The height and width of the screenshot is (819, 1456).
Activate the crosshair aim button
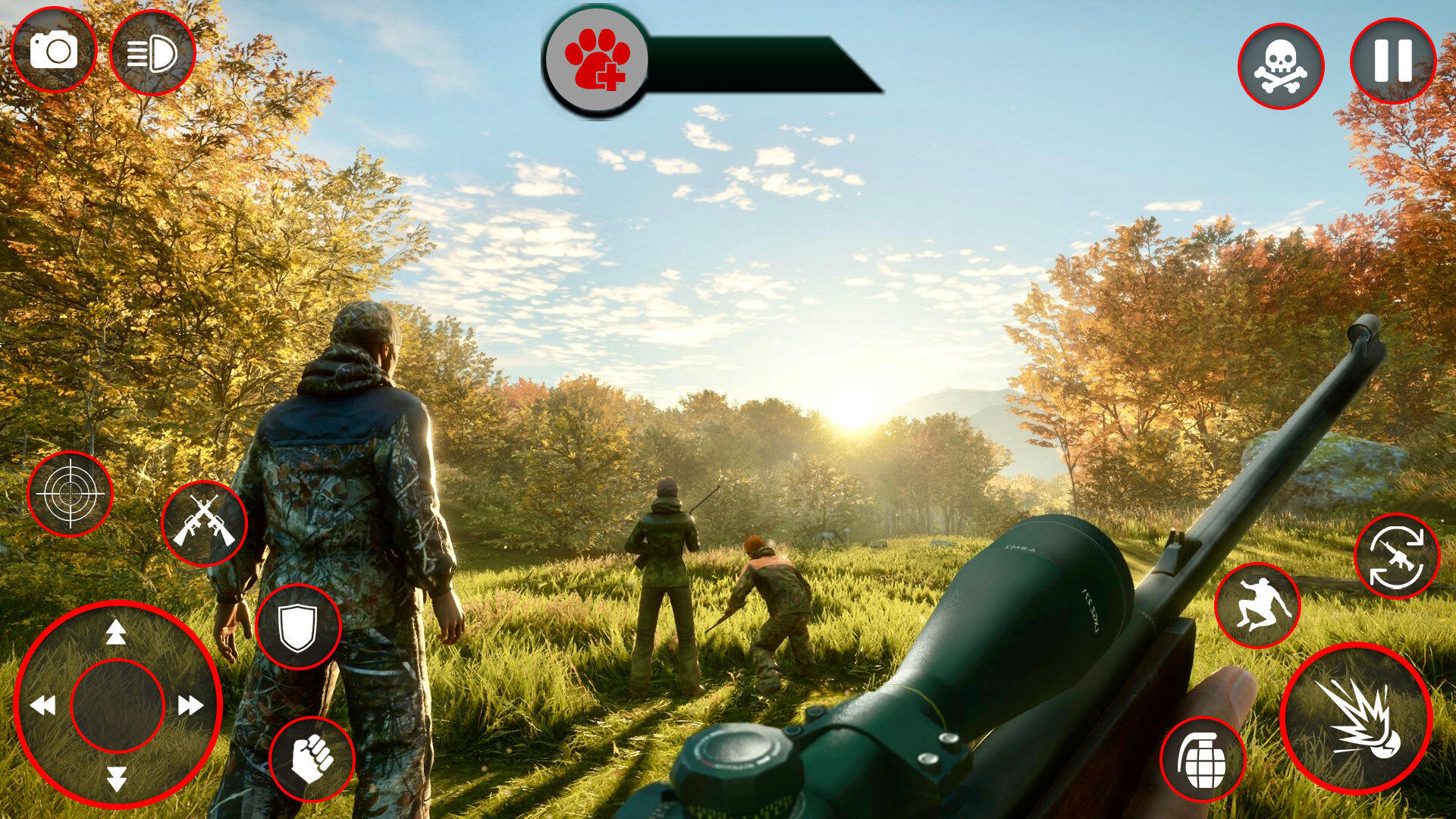click(x=70, y=494)
